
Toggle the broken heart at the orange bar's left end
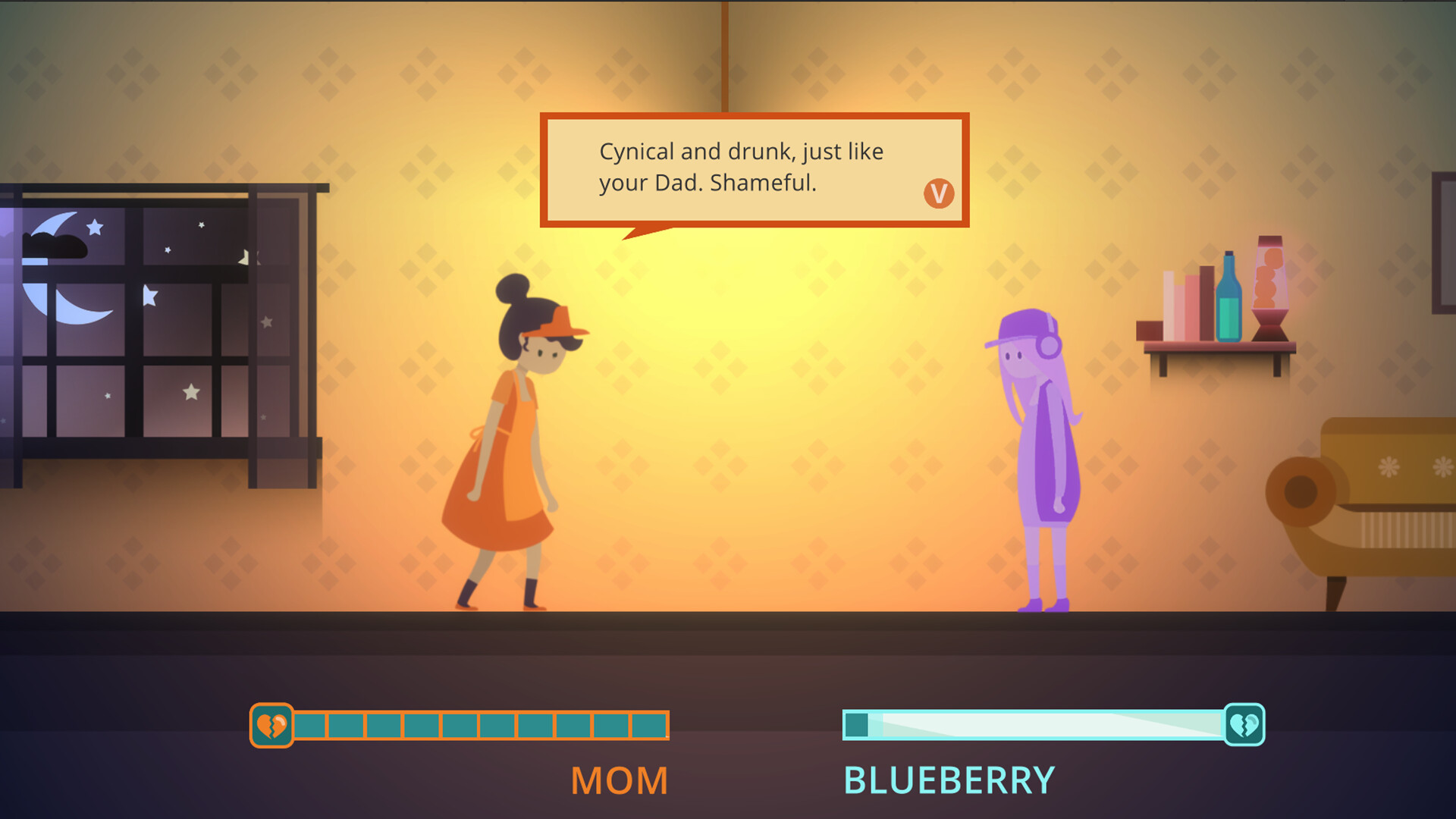[271, 723]
